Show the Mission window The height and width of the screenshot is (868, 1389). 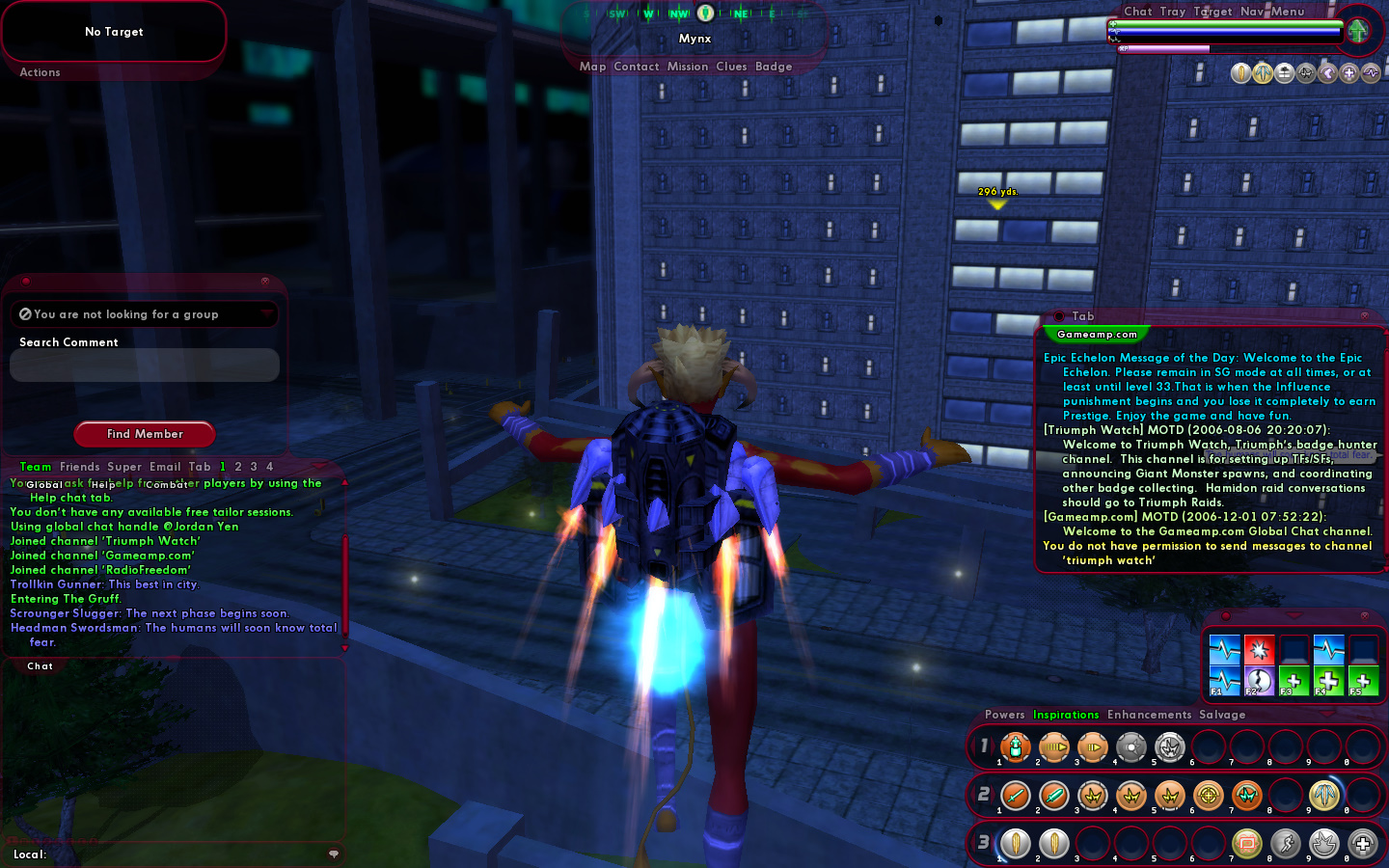tap(688, 67)
